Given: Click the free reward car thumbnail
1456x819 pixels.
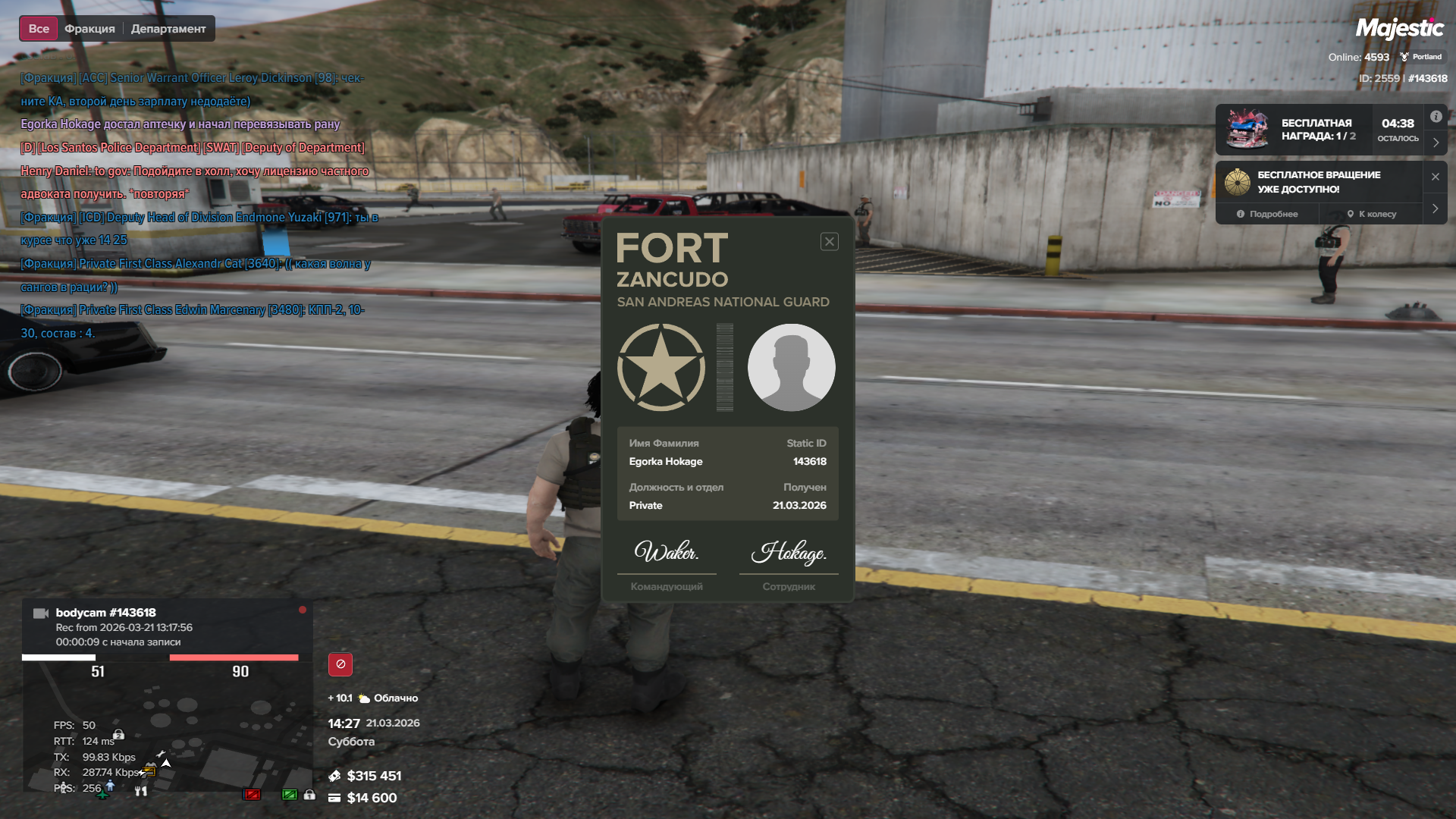Looking at the screenshot, I should [1247, 129].
